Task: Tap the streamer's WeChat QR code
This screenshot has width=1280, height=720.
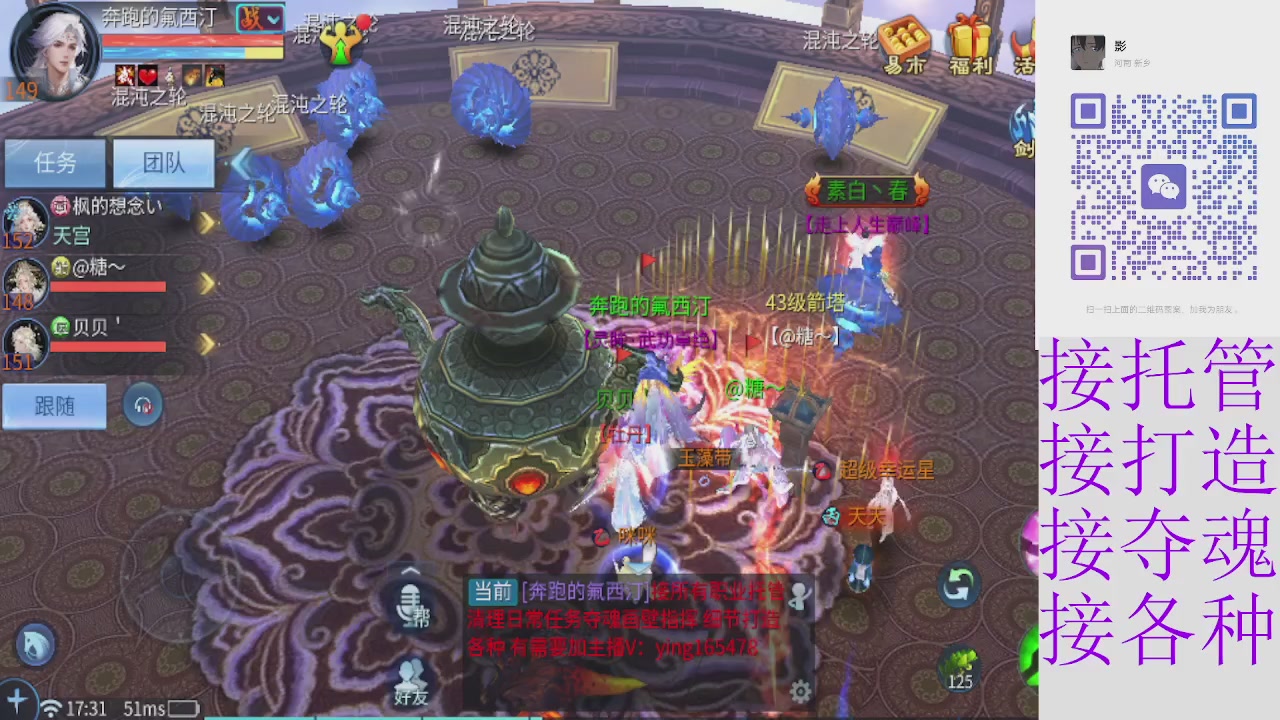Action: [1165, 186]
